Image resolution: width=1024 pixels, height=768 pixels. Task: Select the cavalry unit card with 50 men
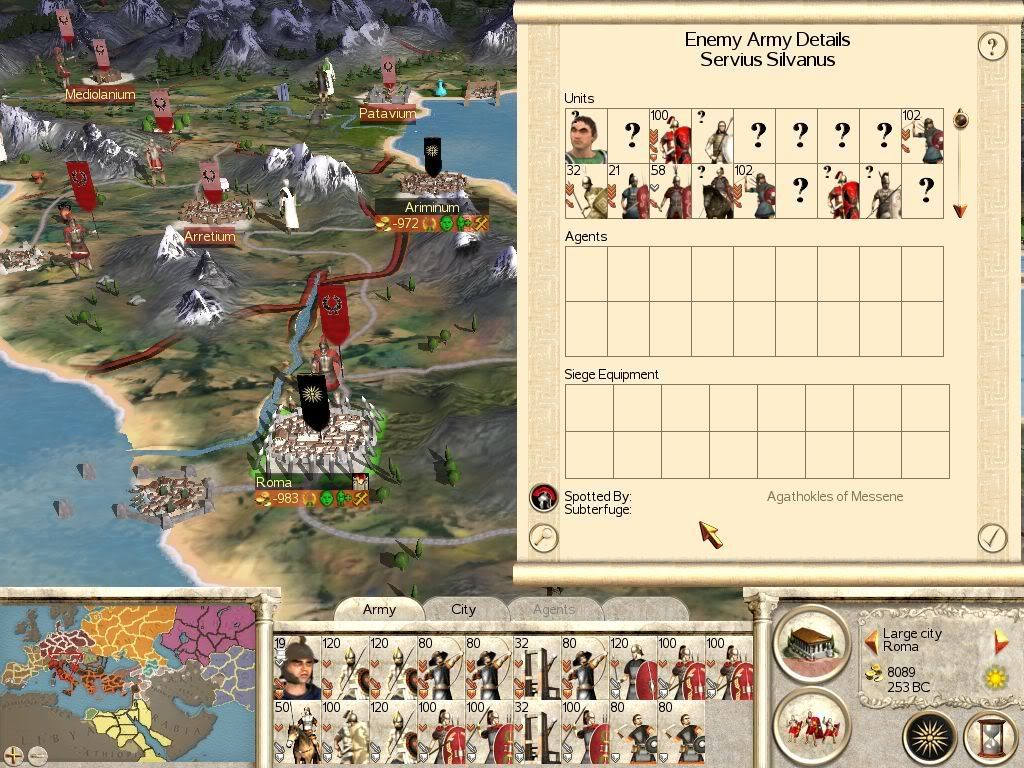click(x=297, y=732)
